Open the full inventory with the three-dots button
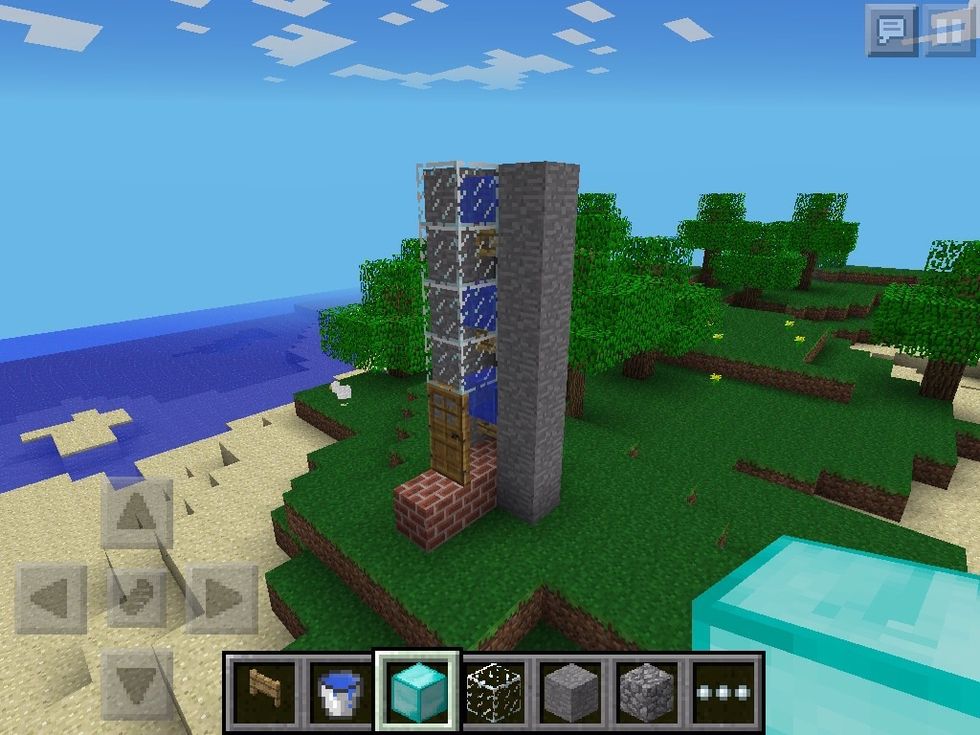This screenshot has height=735, width=980. (x=725, y=691)
